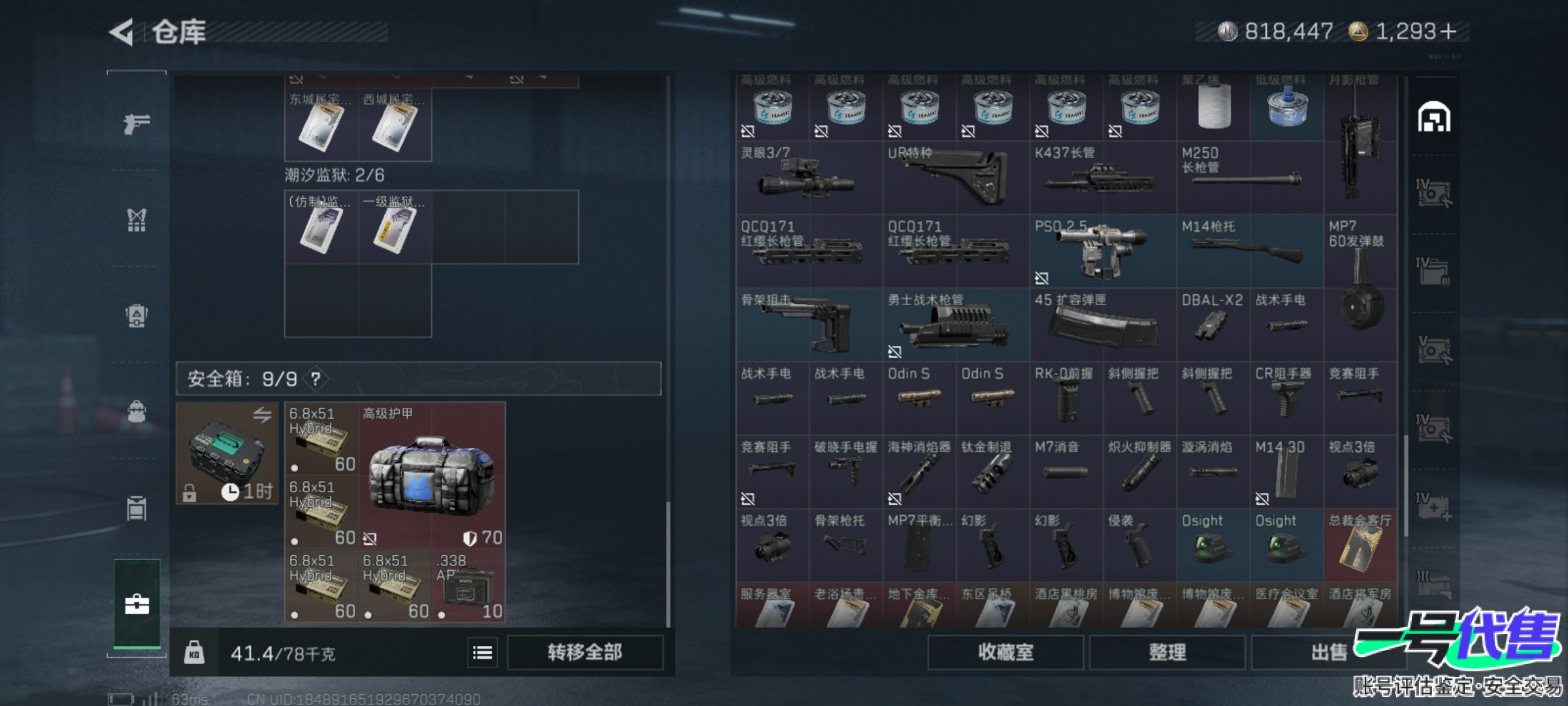The height and width of the screenshot is (706, 1568).
Task: Click the 转移全部 transfer all button
Action: [585, 652]
